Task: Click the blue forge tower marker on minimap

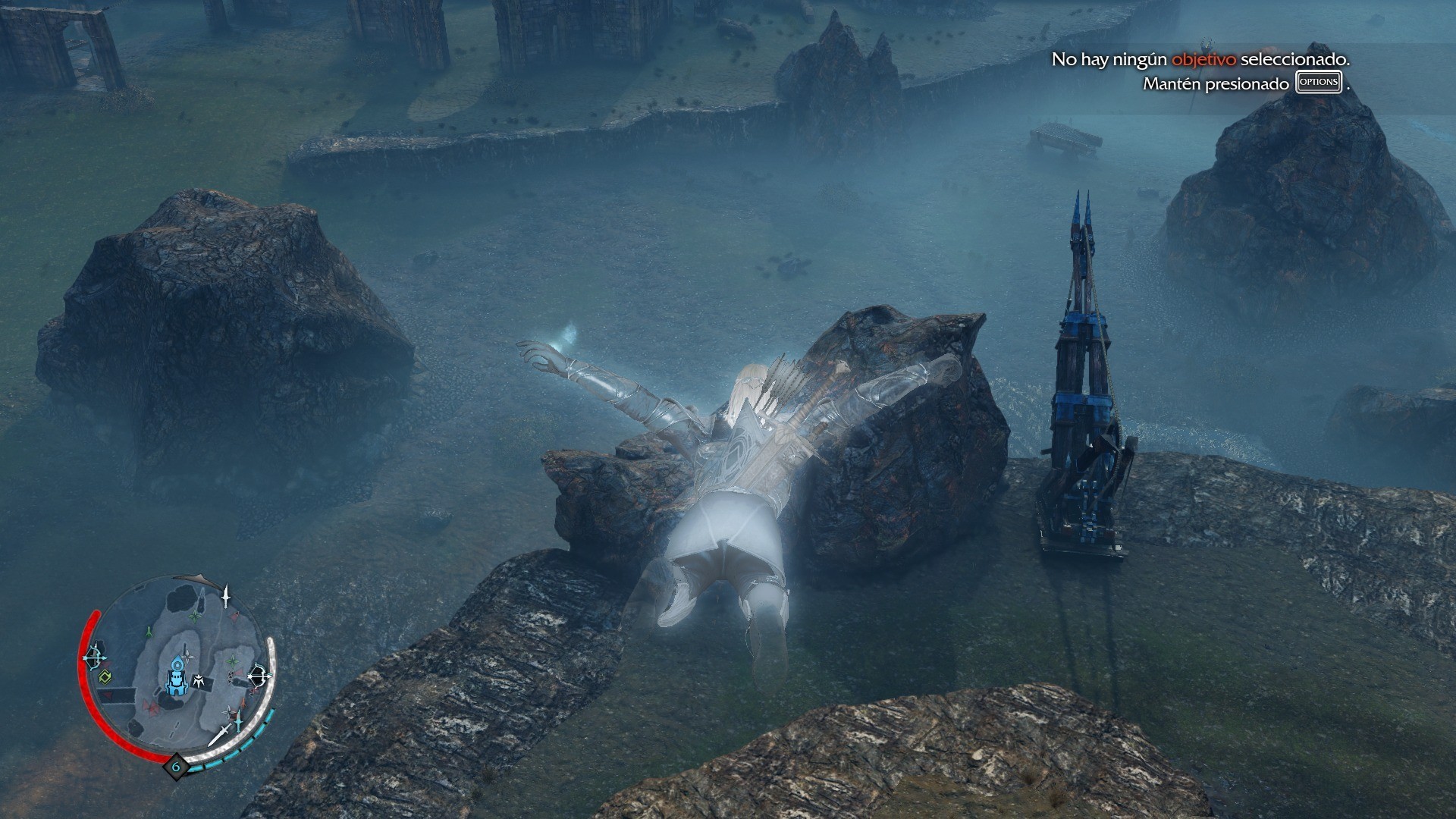Action: (177, 677)
